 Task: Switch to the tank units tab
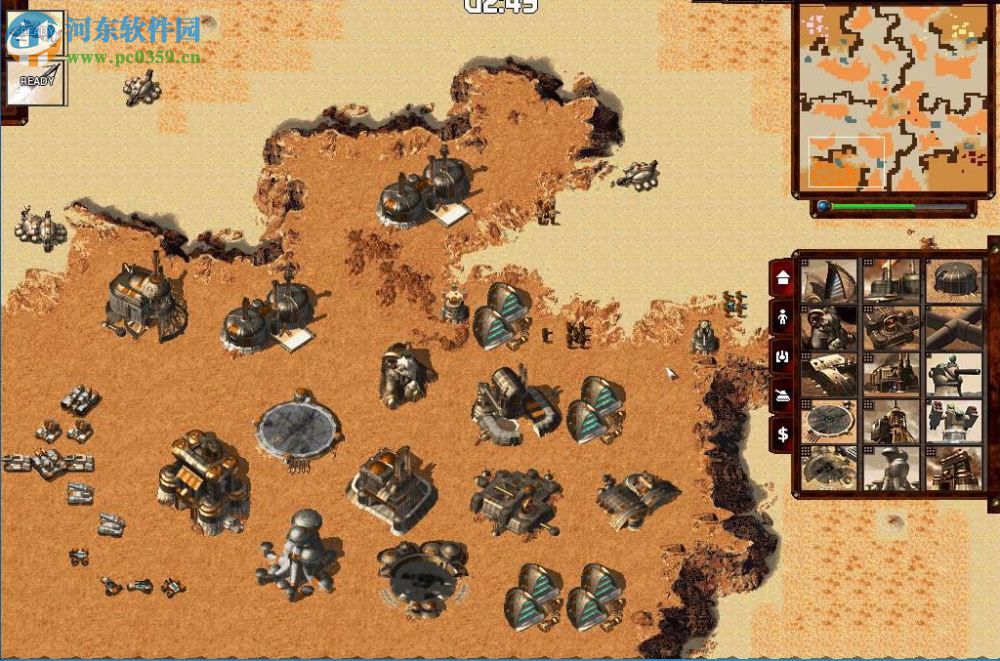coord(783,395)
